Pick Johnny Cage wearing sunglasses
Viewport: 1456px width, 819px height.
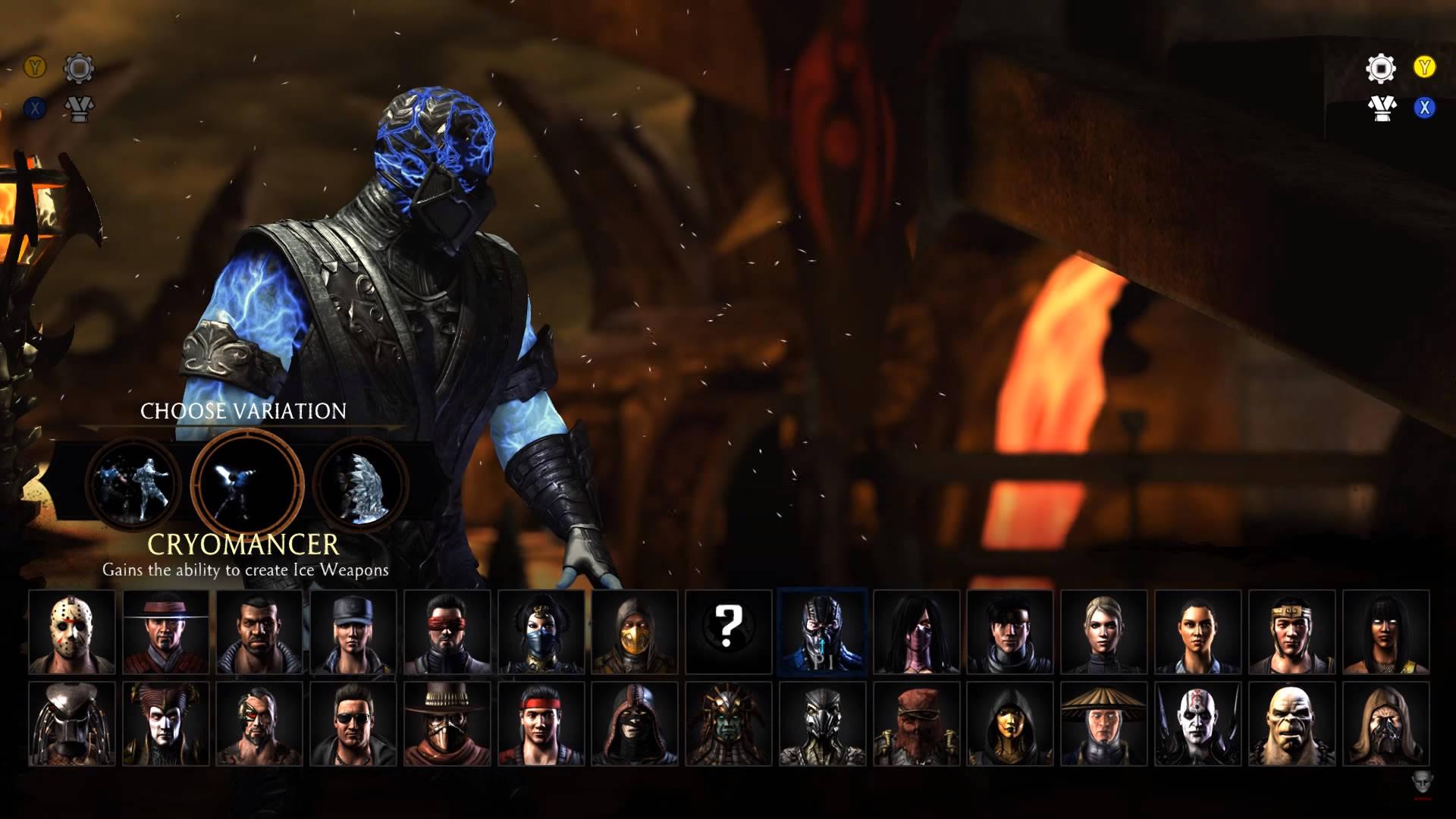point(353,723)
